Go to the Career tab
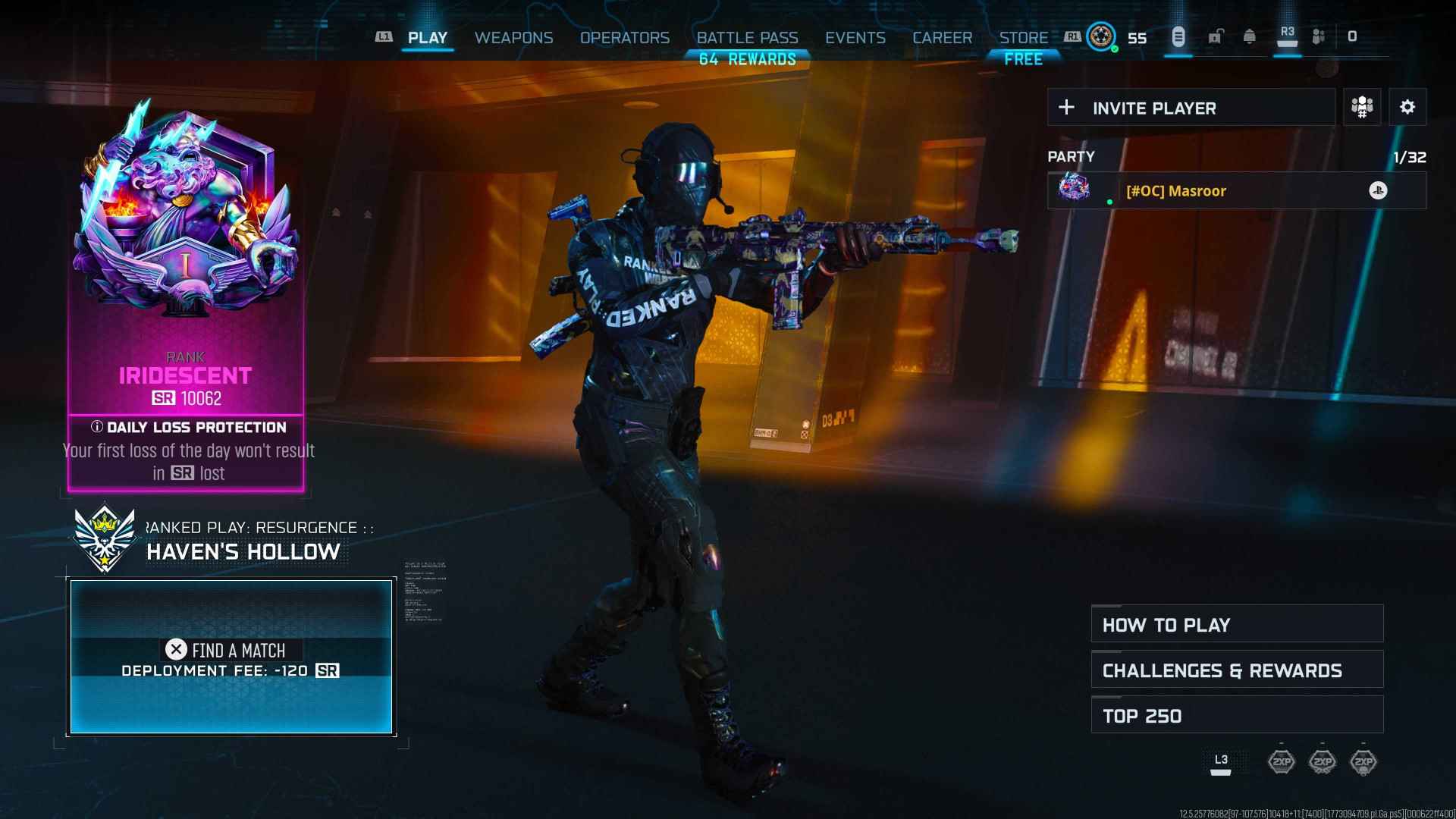Image resolution: width=1456 pixels, height=819 pixels. (x=943, y=37)
